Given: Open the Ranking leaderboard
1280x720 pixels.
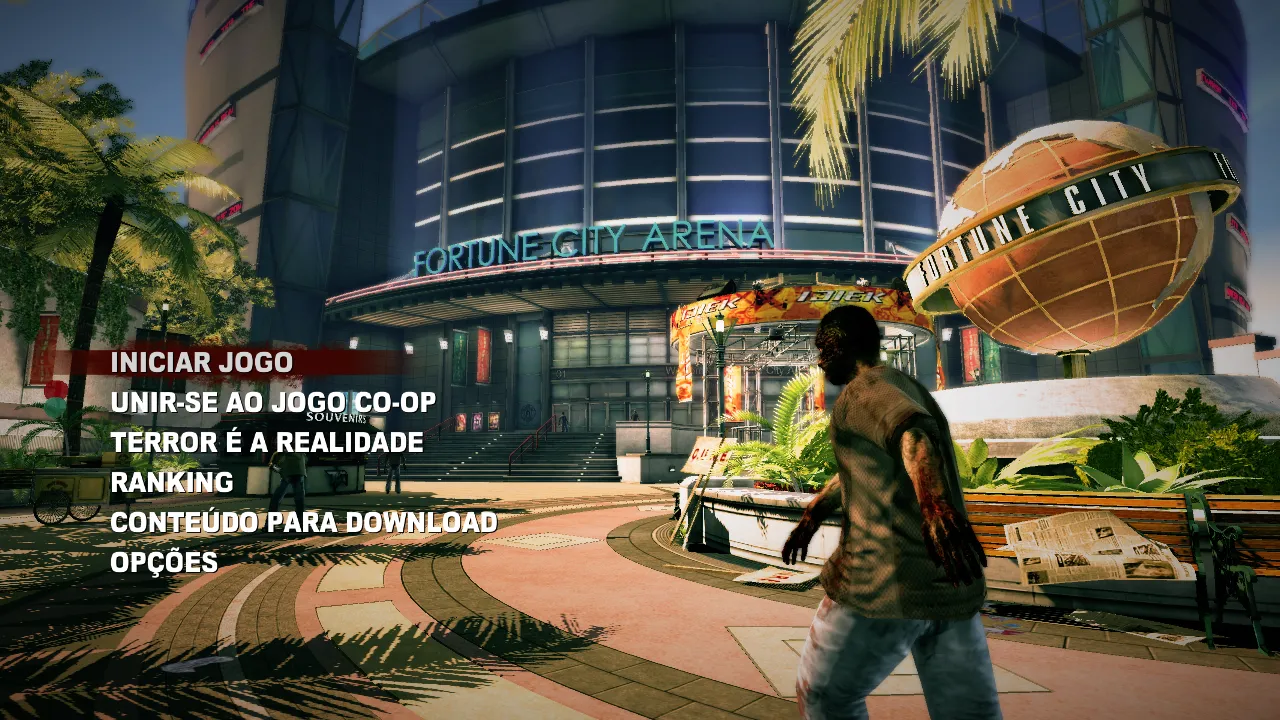Looking at the screenshot, I should pos(172,482).
